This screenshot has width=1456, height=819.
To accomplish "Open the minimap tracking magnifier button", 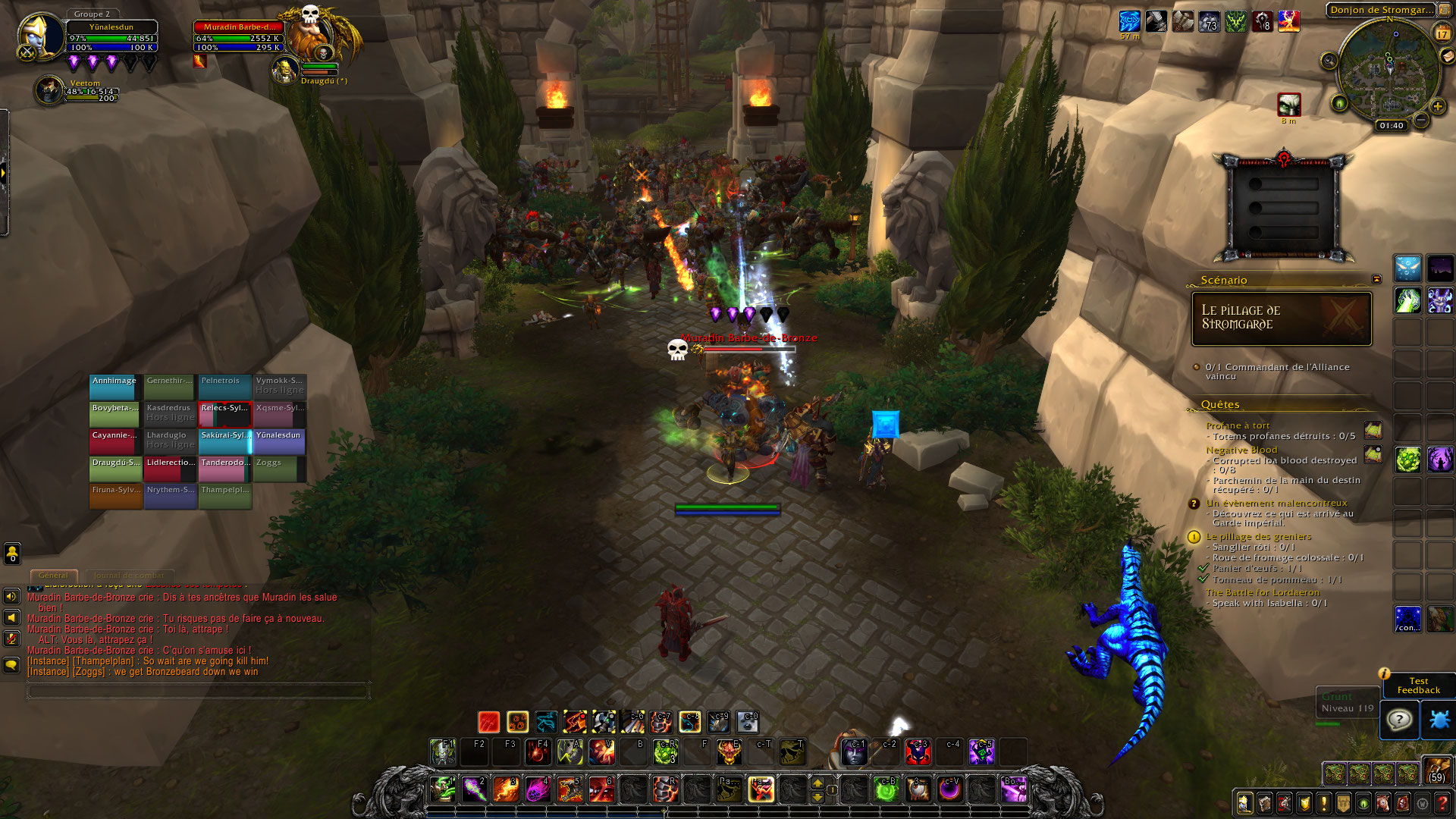I will point(1329,61).
